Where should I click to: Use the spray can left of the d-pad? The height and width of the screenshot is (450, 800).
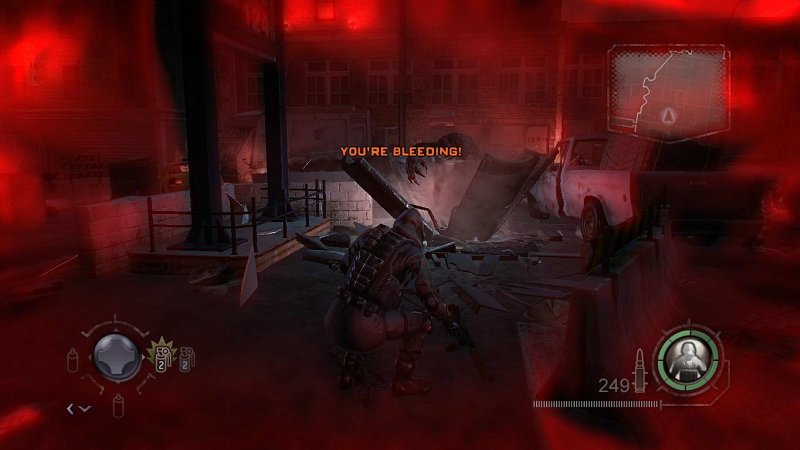[x=73, y=358]
